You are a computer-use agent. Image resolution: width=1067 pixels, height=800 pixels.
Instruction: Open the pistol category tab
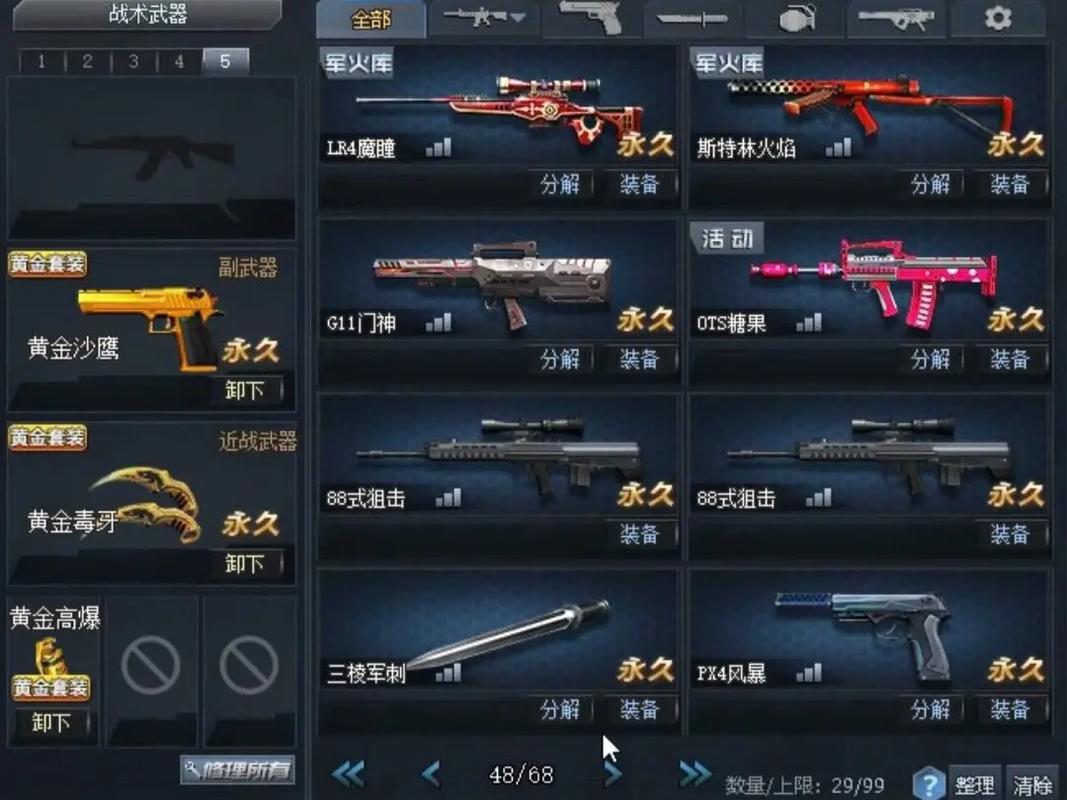click(x=590, y=18)
